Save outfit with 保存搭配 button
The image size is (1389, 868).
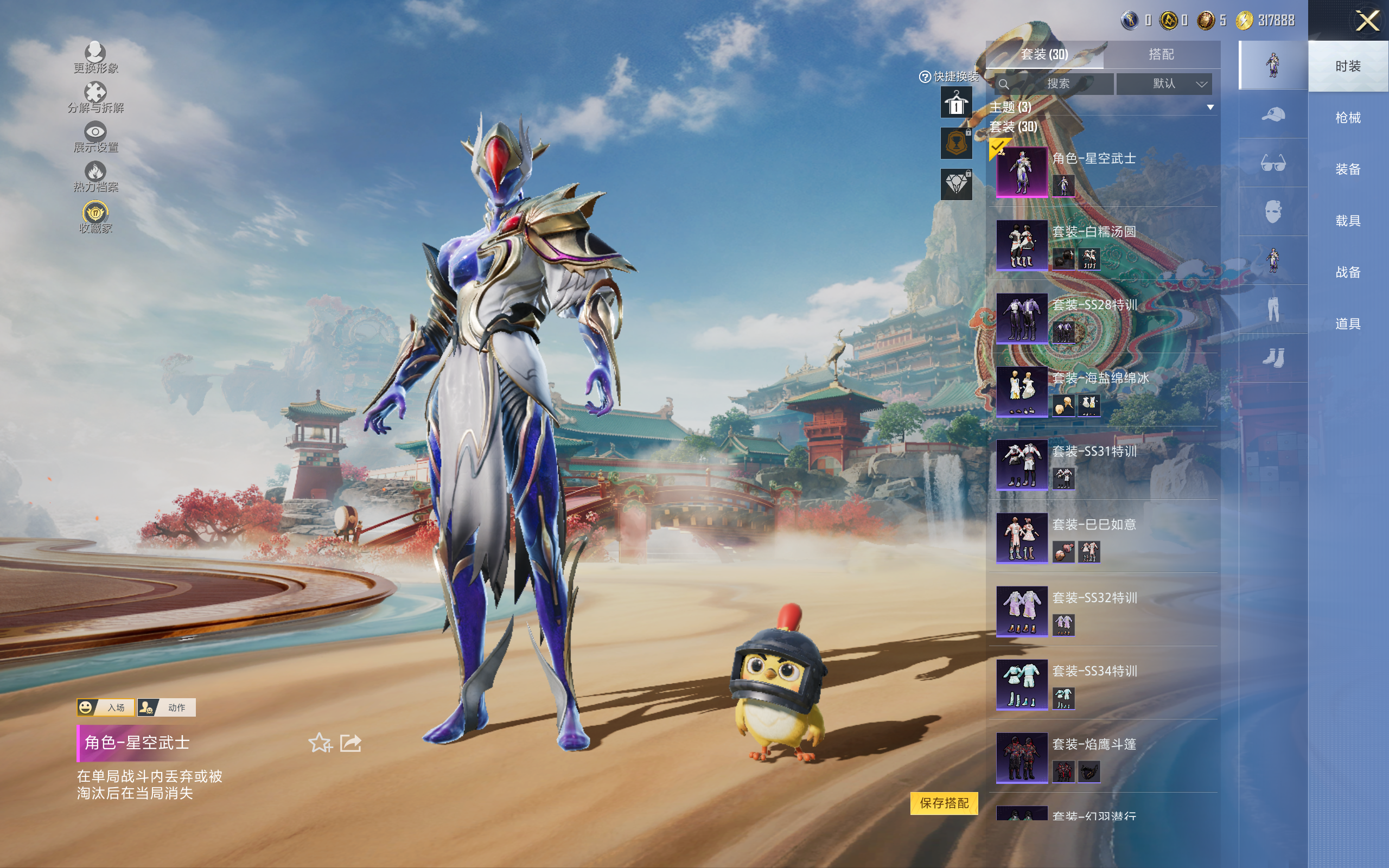coord(944,802)
